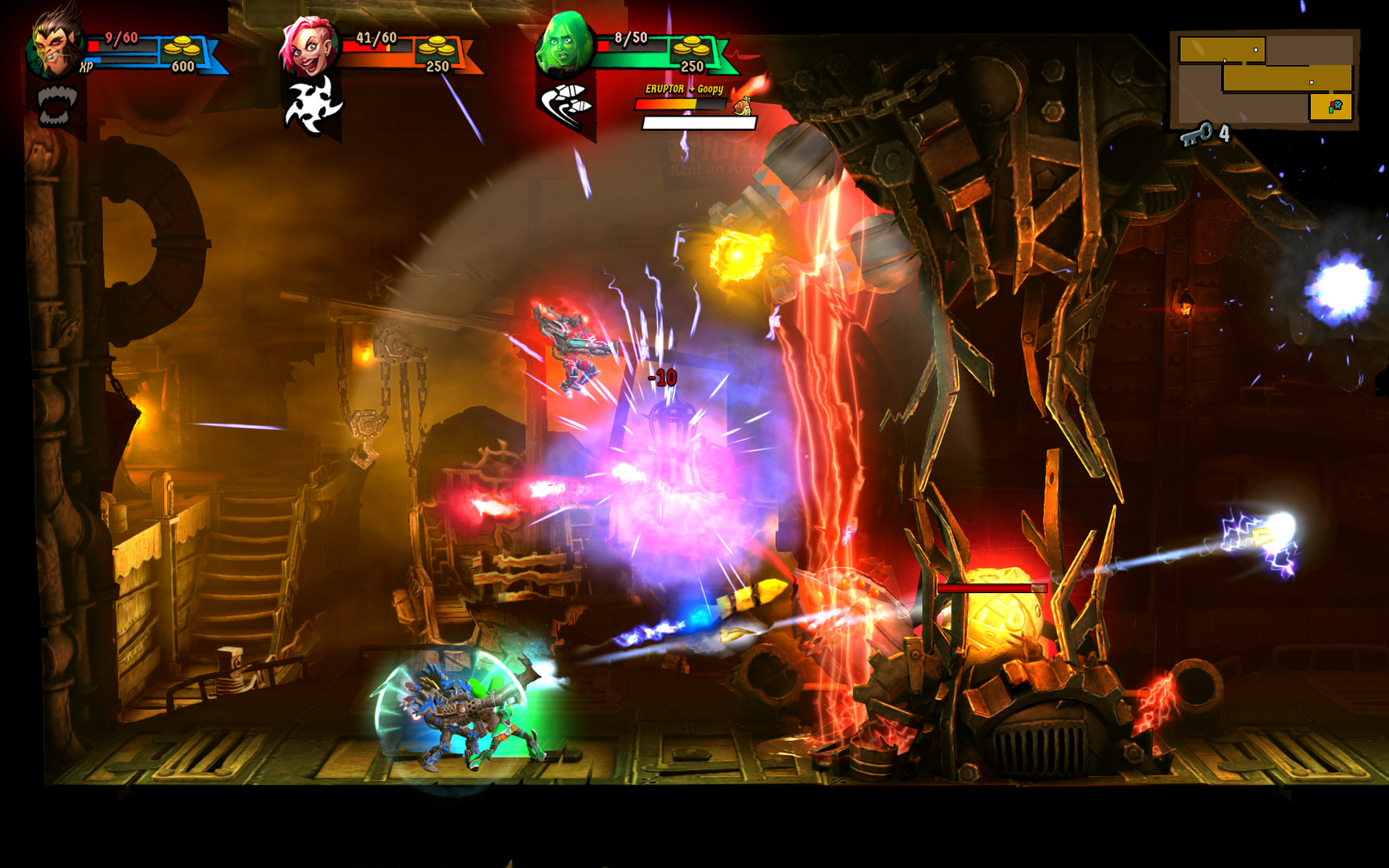Click the ERUPTOR + Goopy label

[x=685, y=88]
